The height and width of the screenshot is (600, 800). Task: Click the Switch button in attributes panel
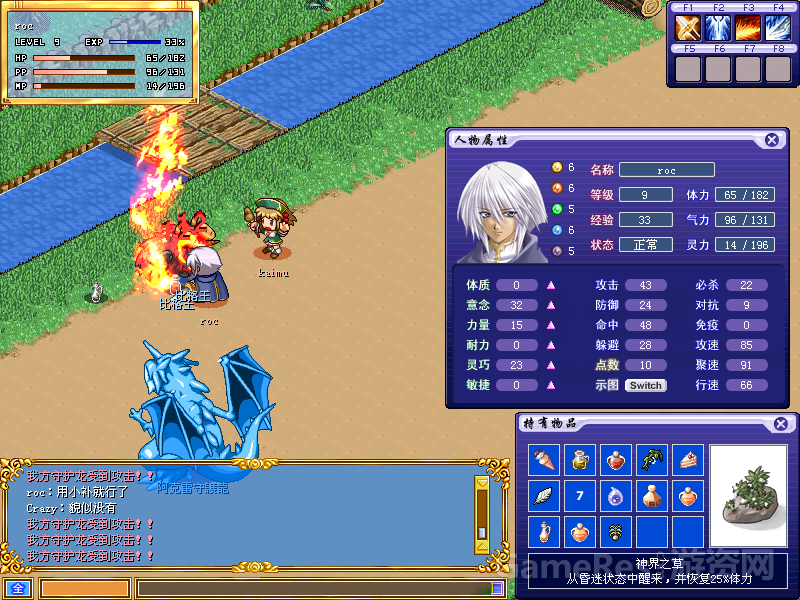coord(645,385)
